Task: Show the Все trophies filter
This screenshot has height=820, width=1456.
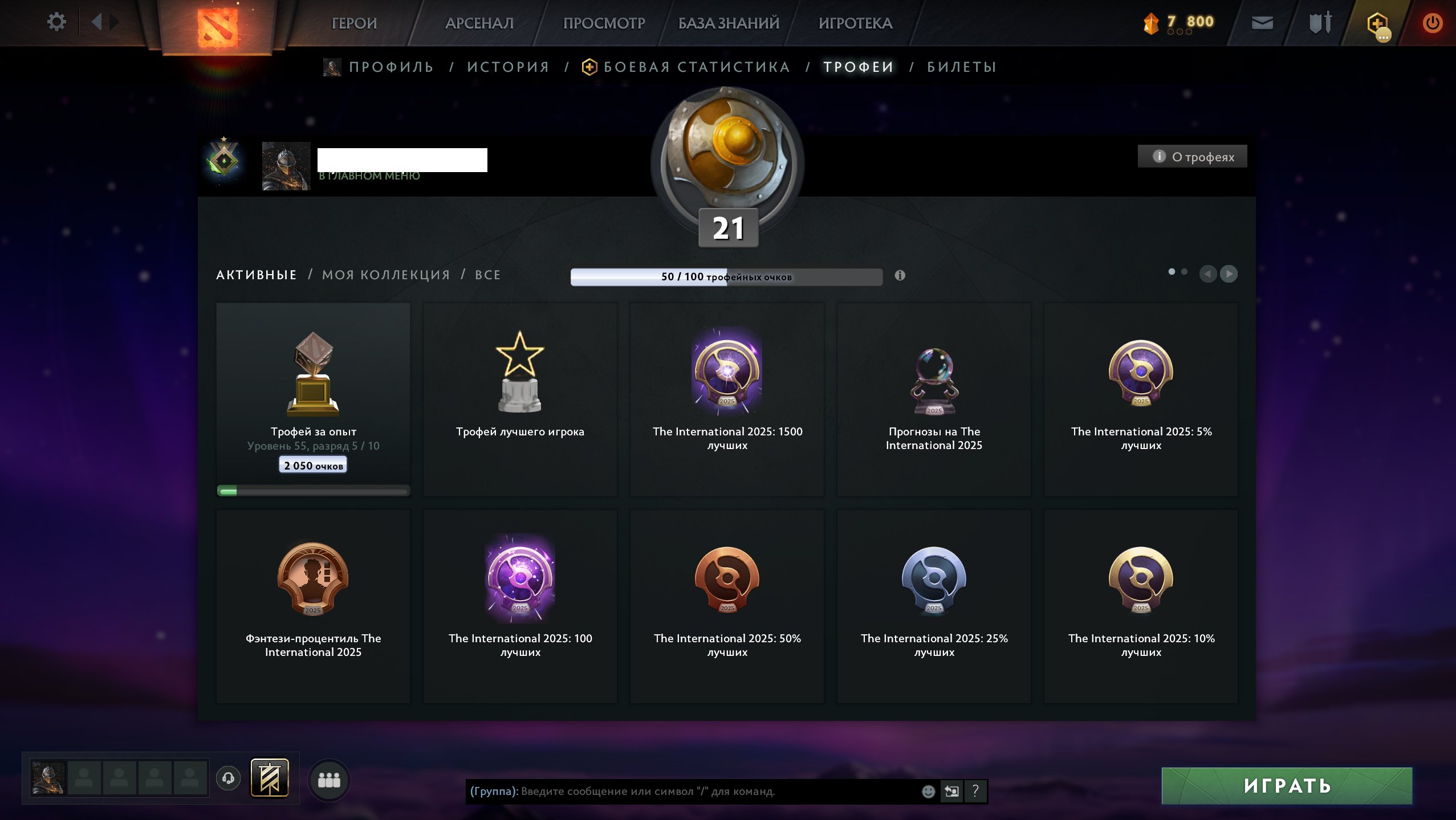Action: point(488,275)
